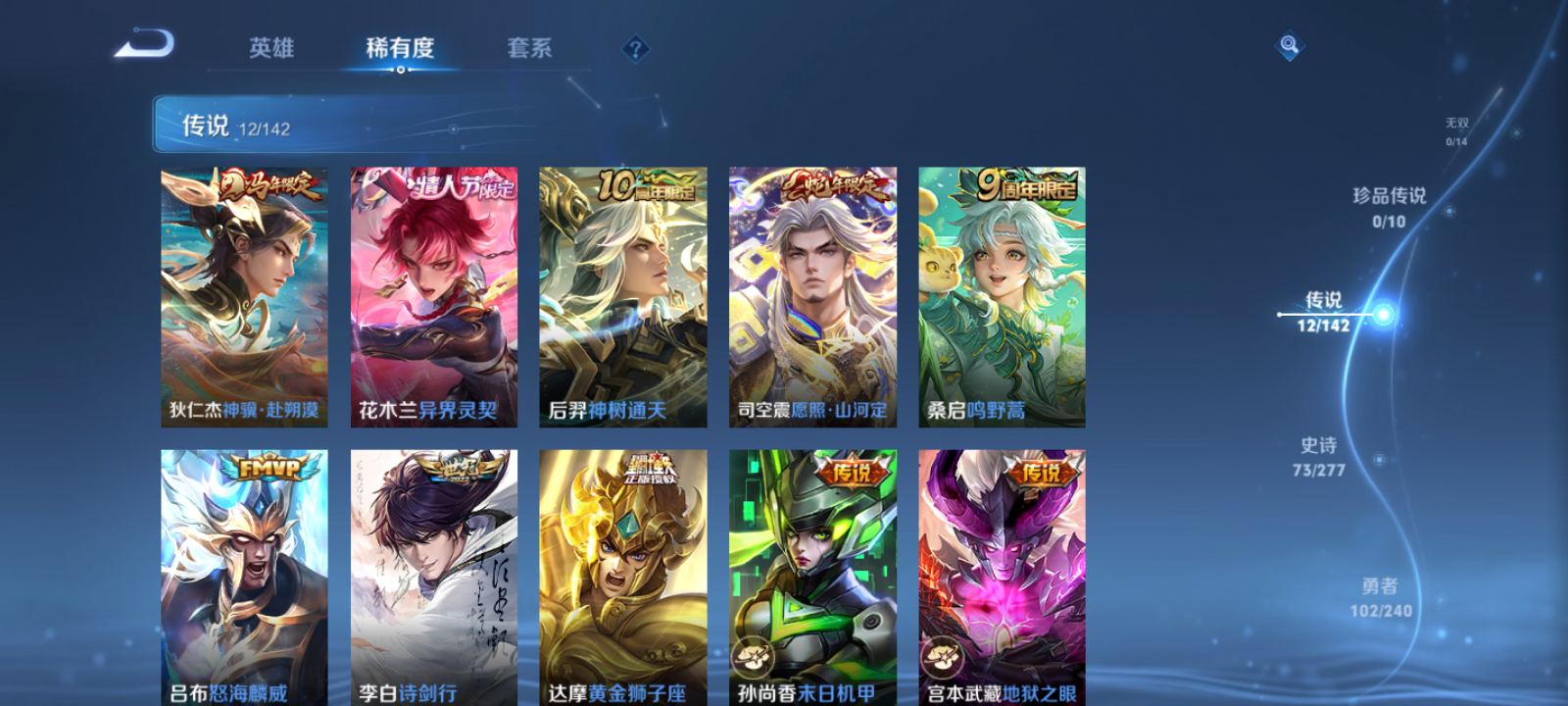
Task: Click the FMVP badge on 吕布 card
Action: (270, 467)
